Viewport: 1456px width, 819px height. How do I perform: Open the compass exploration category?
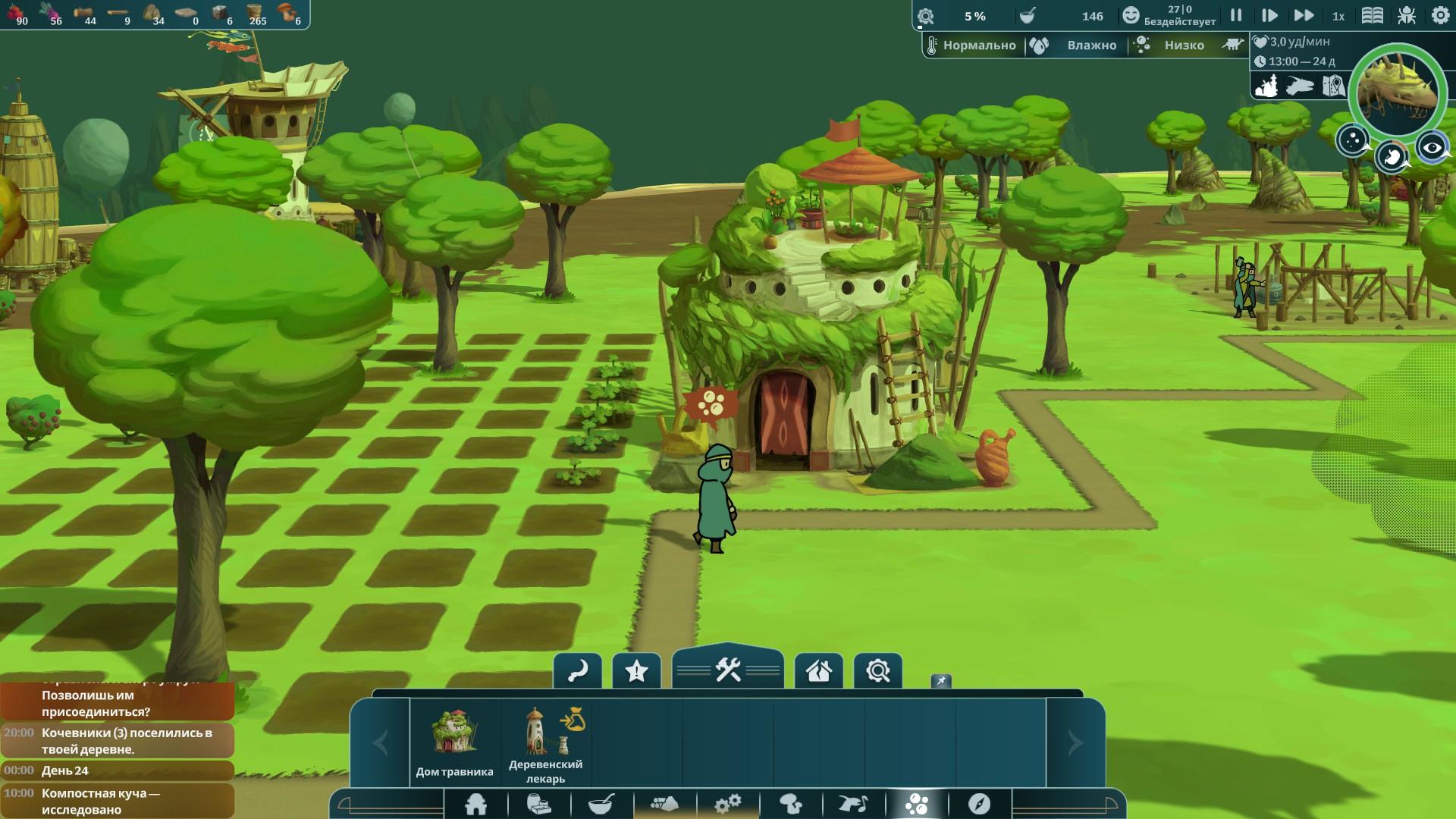pos(979,804)
